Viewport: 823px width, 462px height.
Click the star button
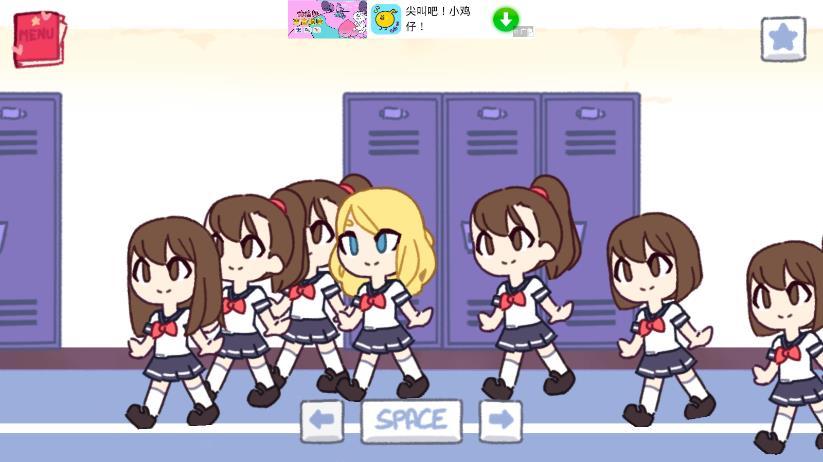tap(782, 39)
